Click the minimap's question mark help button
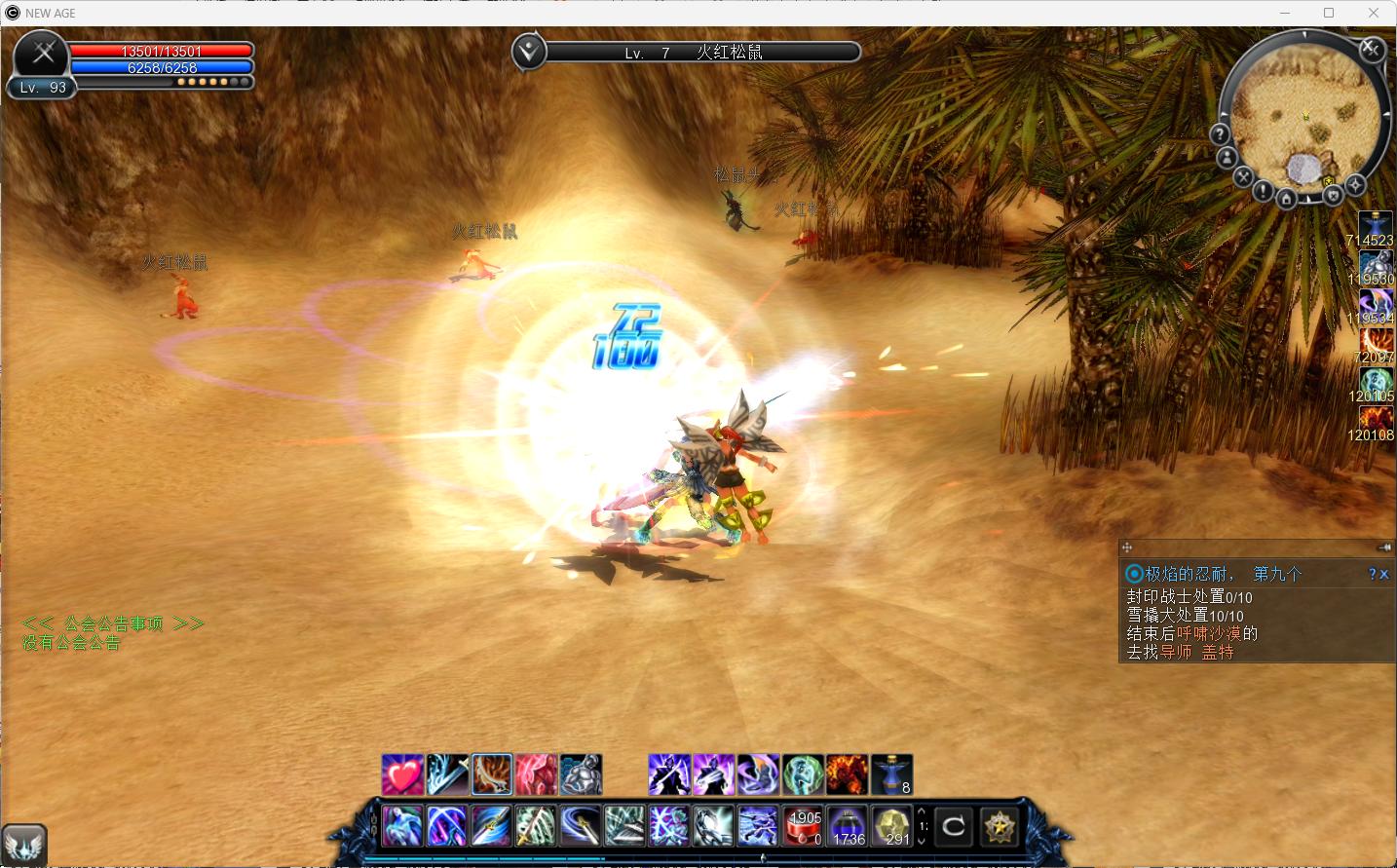 (1220, 133)
